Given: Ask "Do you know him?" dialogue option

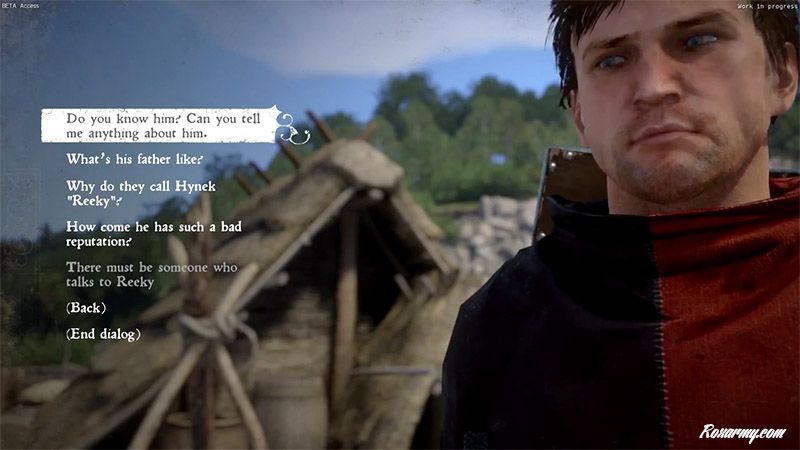Looking at the screenshot, I should (158, 126).
